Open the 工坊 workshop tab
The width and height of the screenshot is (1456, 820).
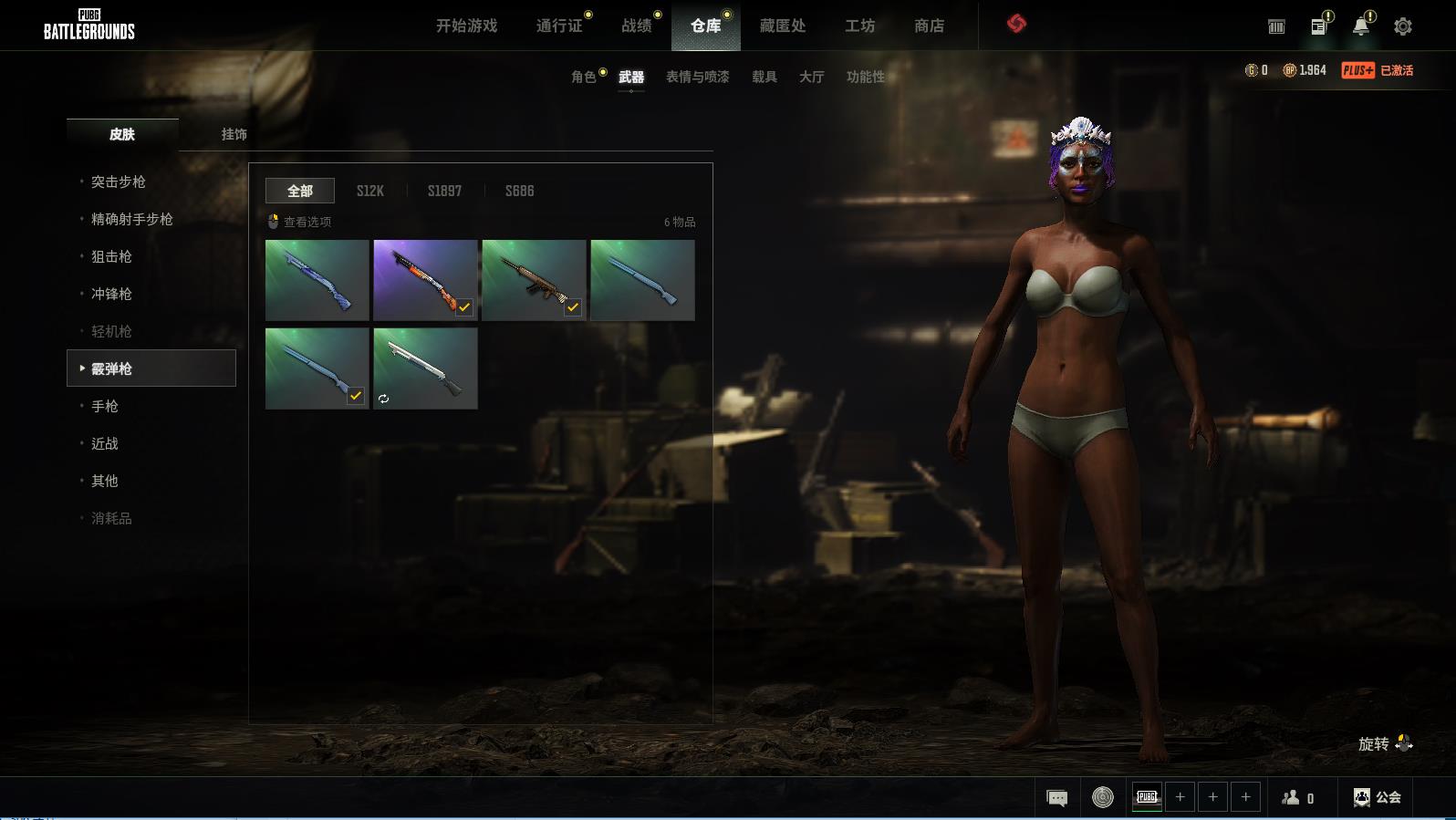[859, 26]
